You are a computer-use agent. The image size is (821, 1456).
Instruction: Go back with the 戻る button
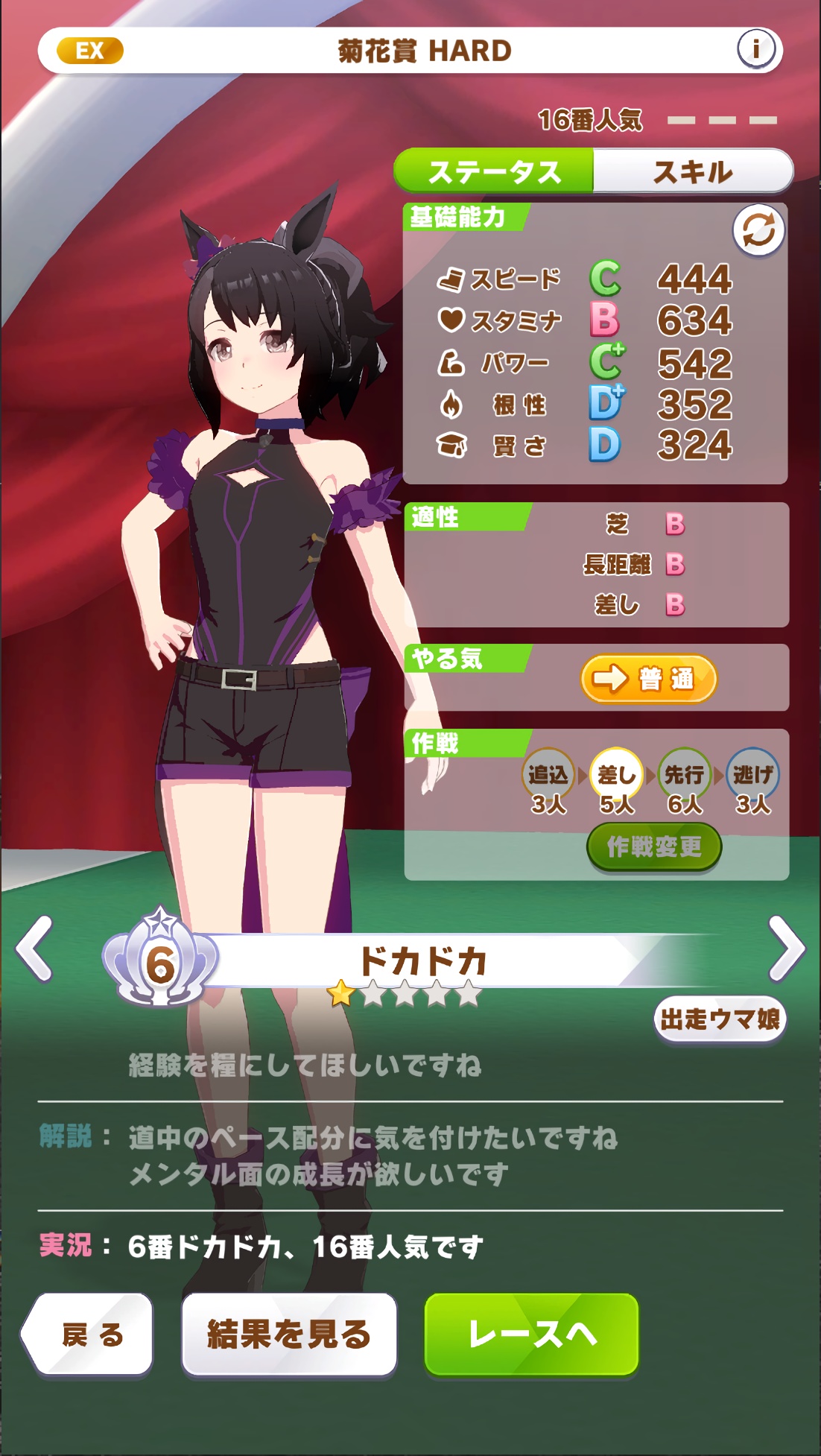coord(89,1335)
